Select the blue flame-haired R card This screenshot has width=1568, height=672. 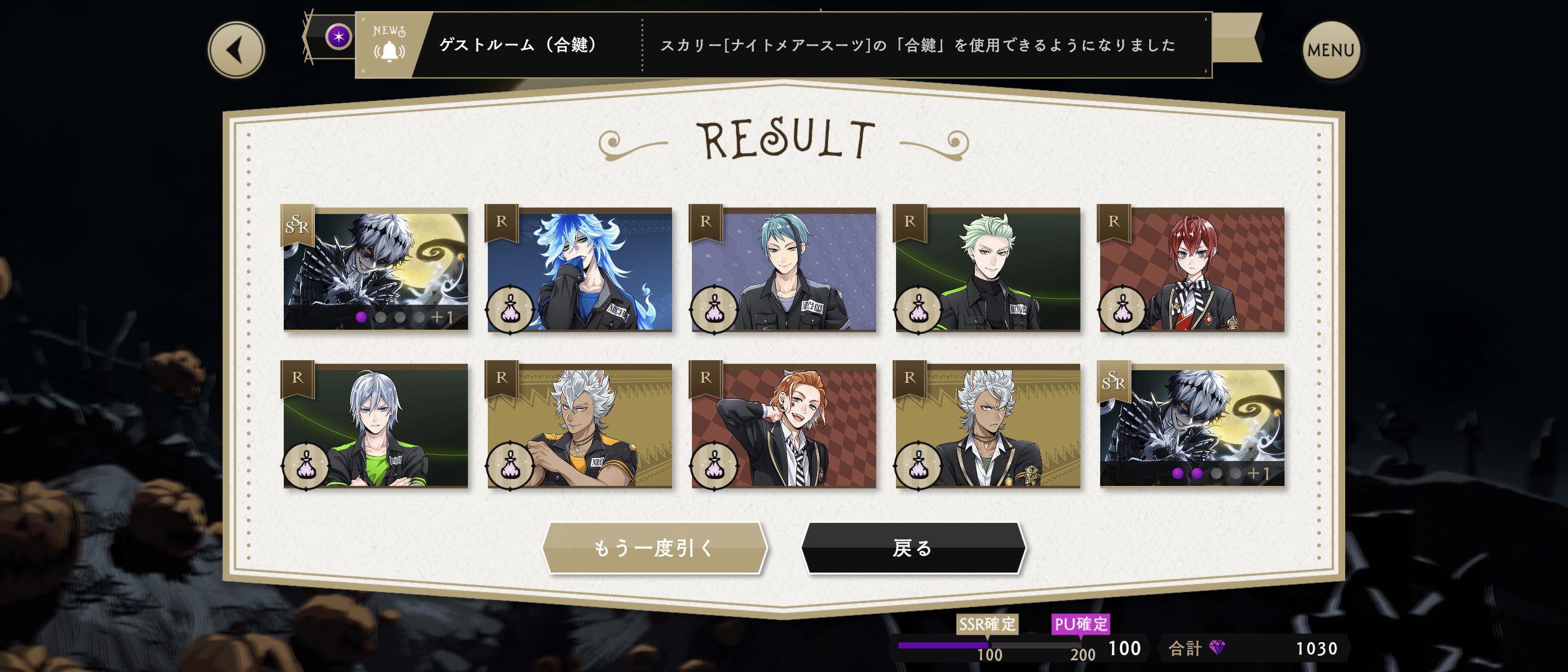pyautogui.click(x=579, y=269)
